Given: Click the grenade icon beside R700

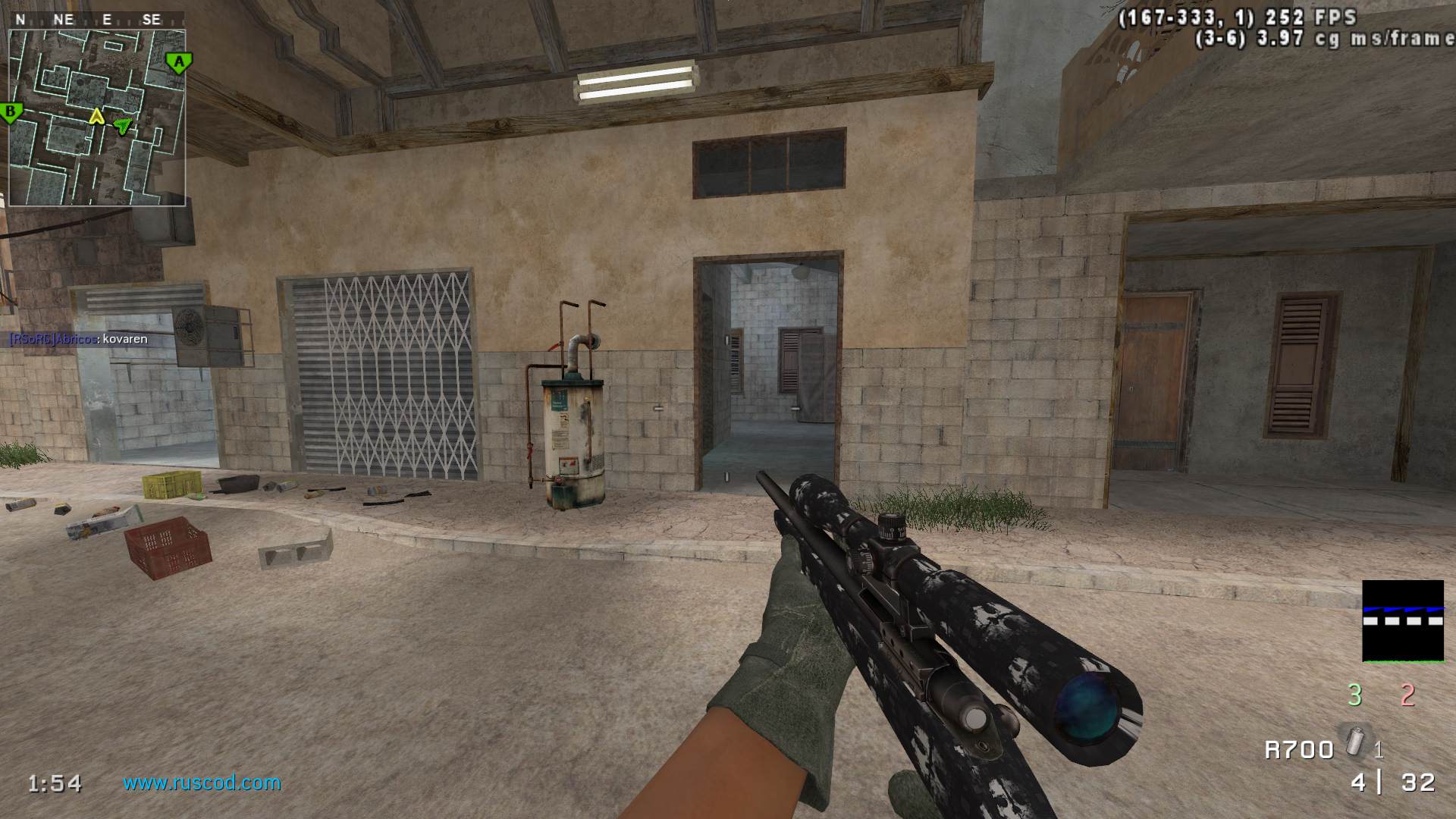Looking at the screenshot, I should coord(1354,739).
